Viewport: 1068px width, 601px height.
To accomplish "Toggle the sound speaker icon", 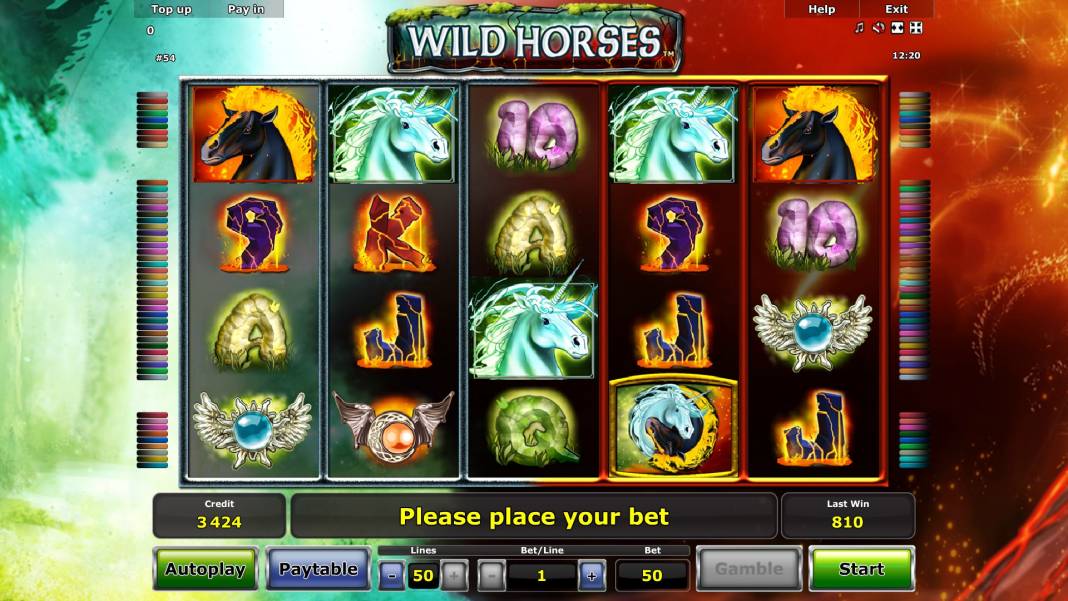I will pyautogui.click(x=878, y=28).
